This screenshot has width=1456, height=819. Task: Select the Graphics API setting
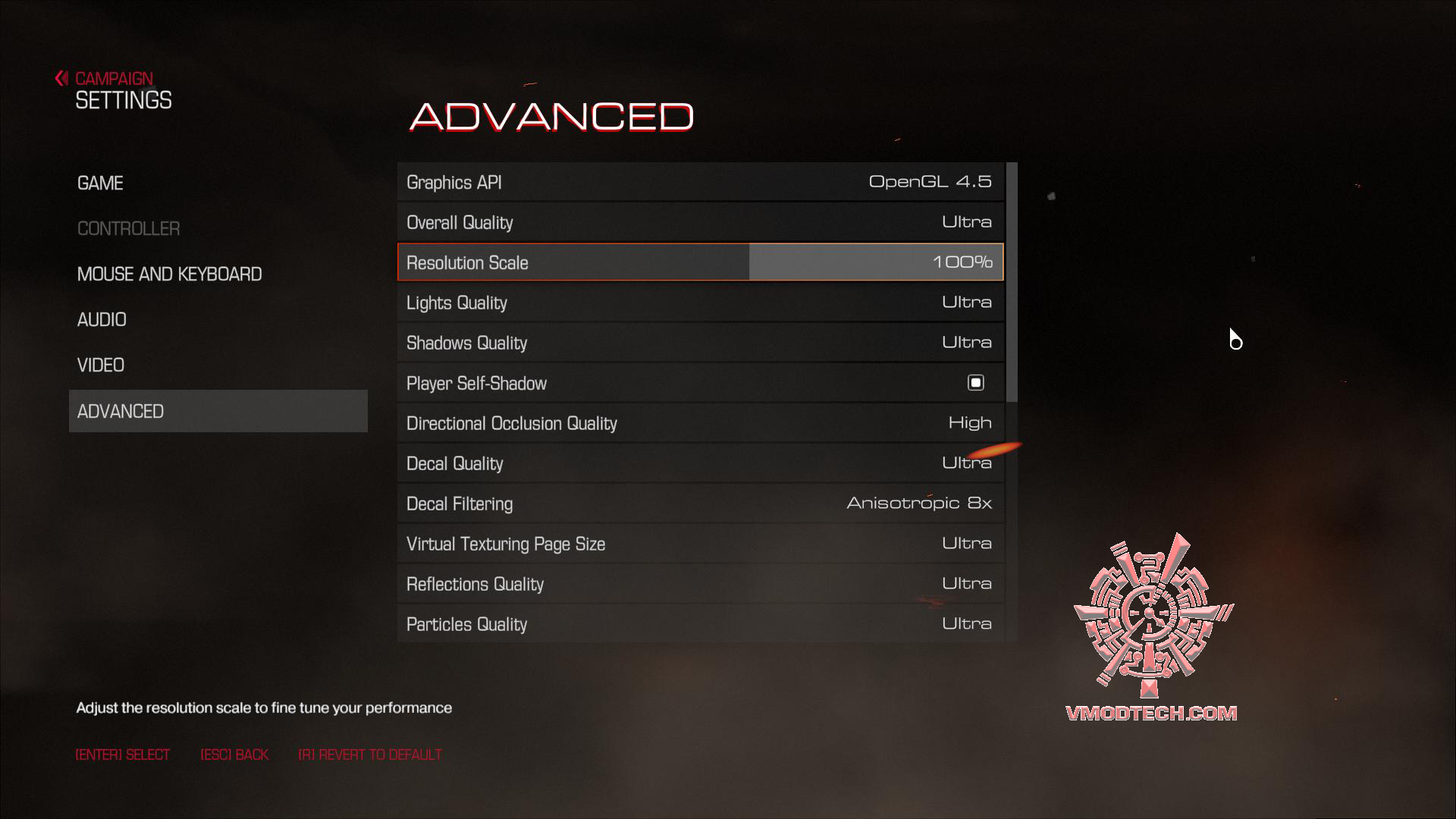698,181
